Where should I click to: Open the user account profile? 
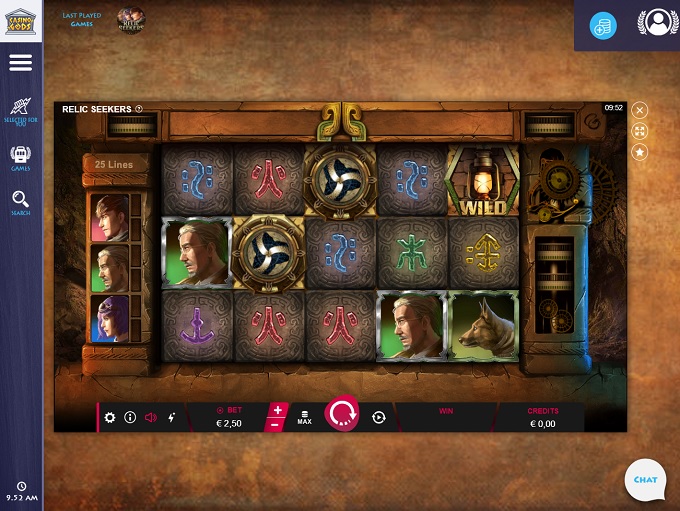[x=656, y=22]
